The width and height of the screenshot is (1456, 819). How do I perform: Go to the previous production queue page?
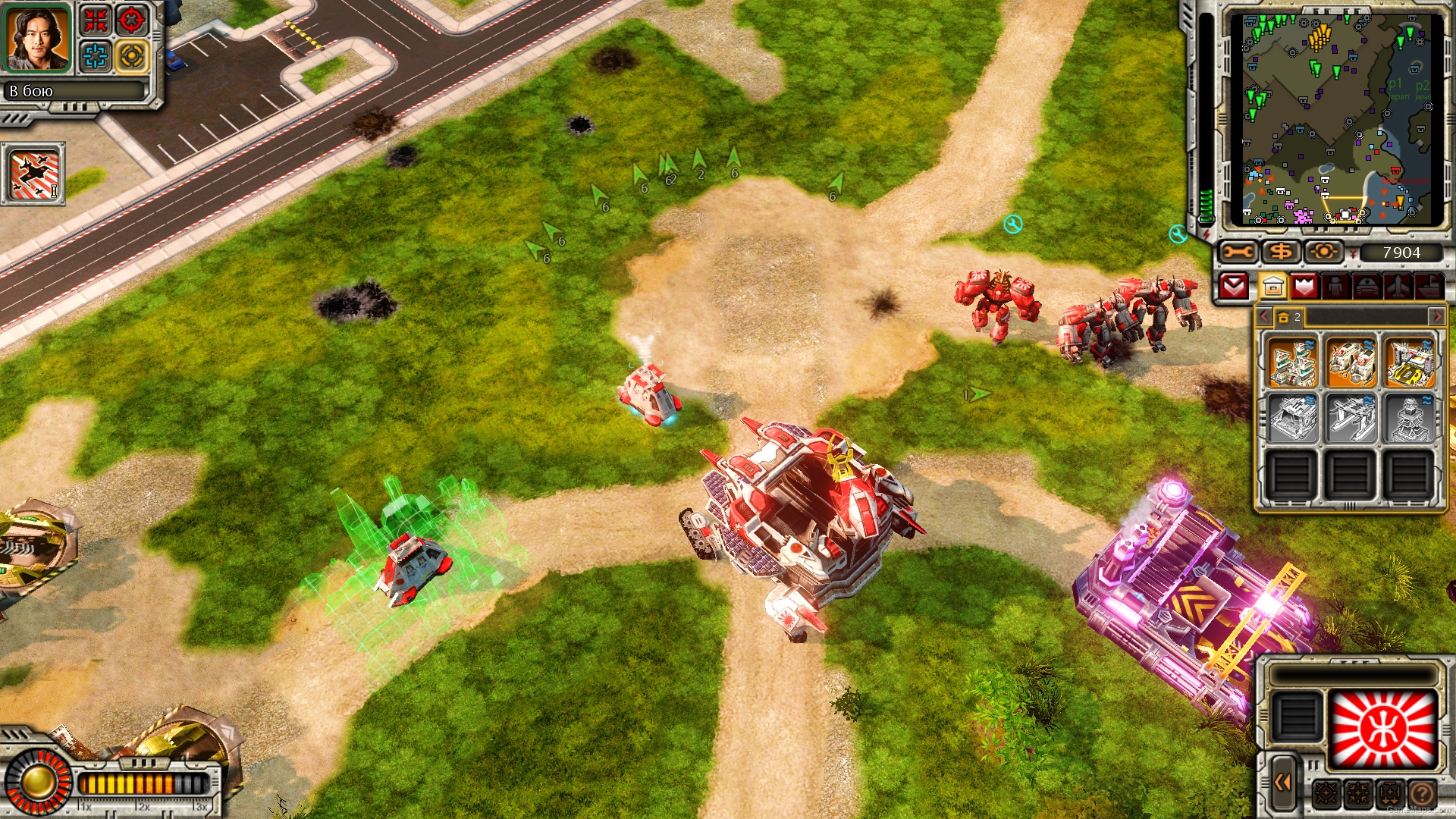[x=1263, y=316]
